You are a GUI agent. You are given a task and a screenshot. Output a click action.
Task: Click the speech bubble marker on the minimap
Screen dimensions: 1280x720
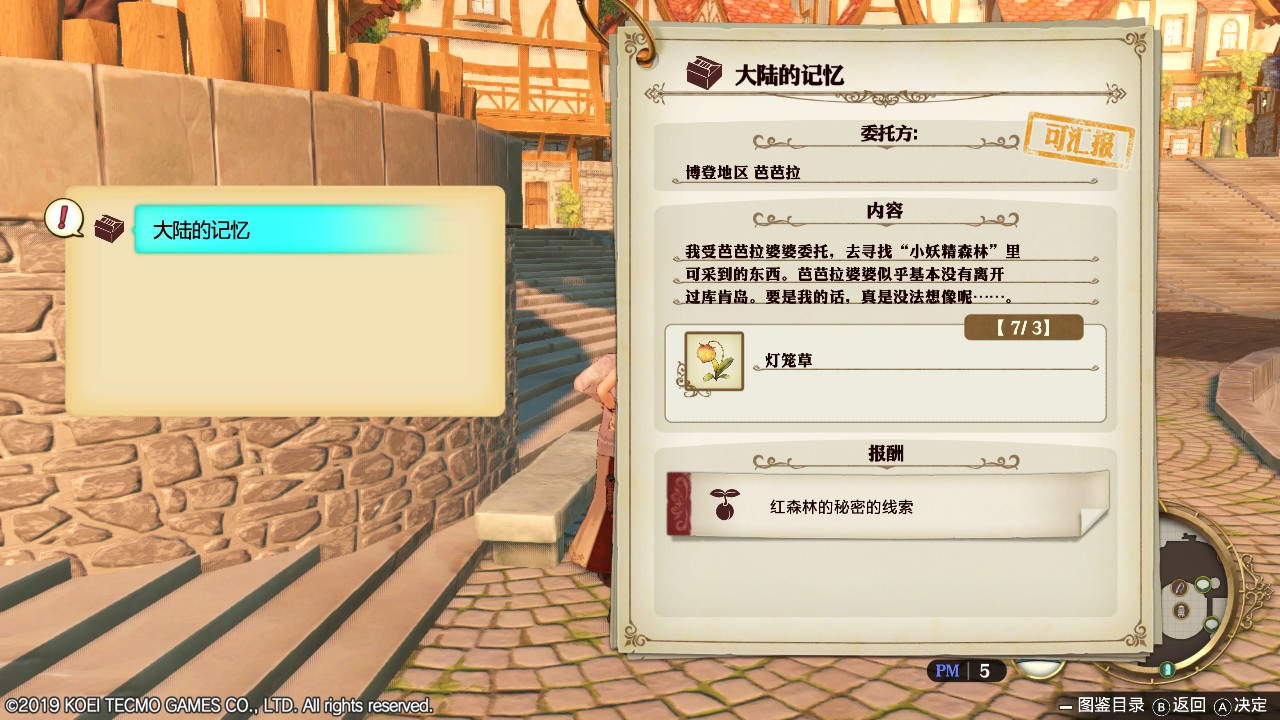[x=1202, y=584]
